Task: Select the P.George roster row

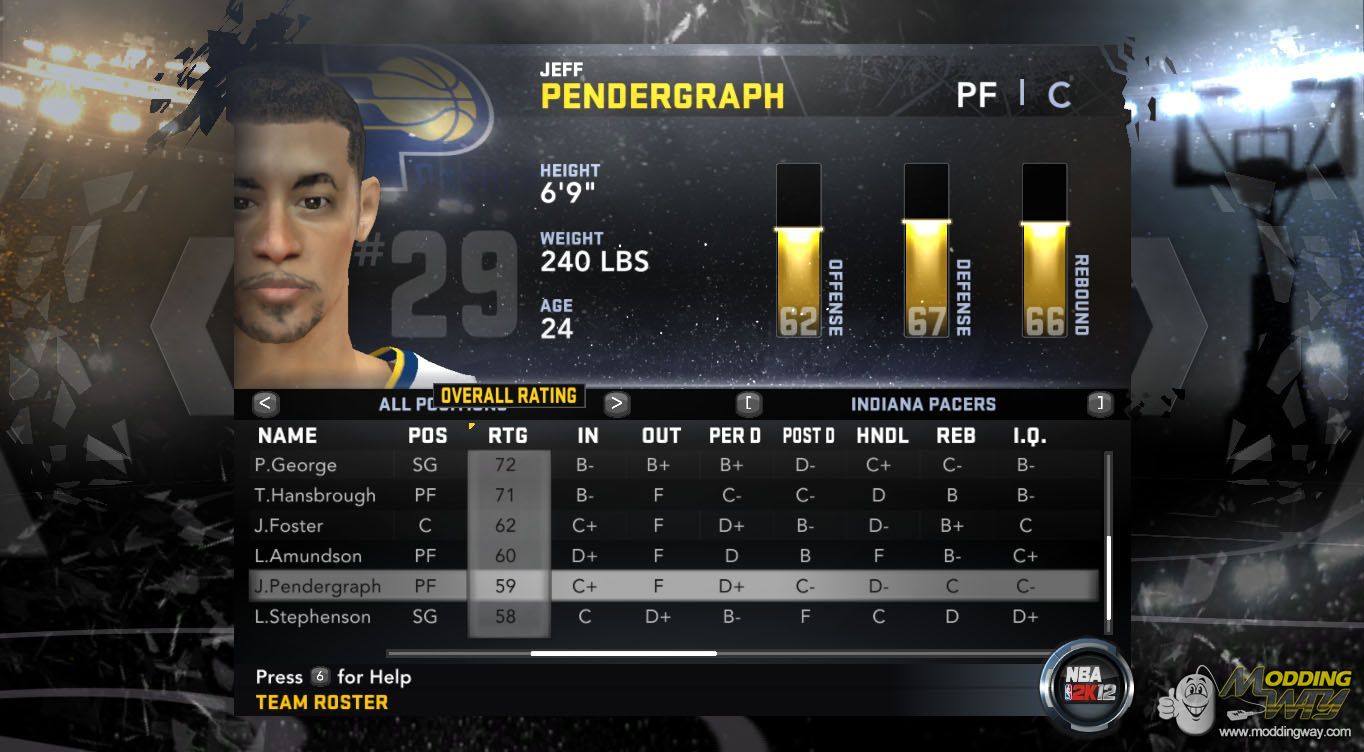Action: (x=296, y=465)
